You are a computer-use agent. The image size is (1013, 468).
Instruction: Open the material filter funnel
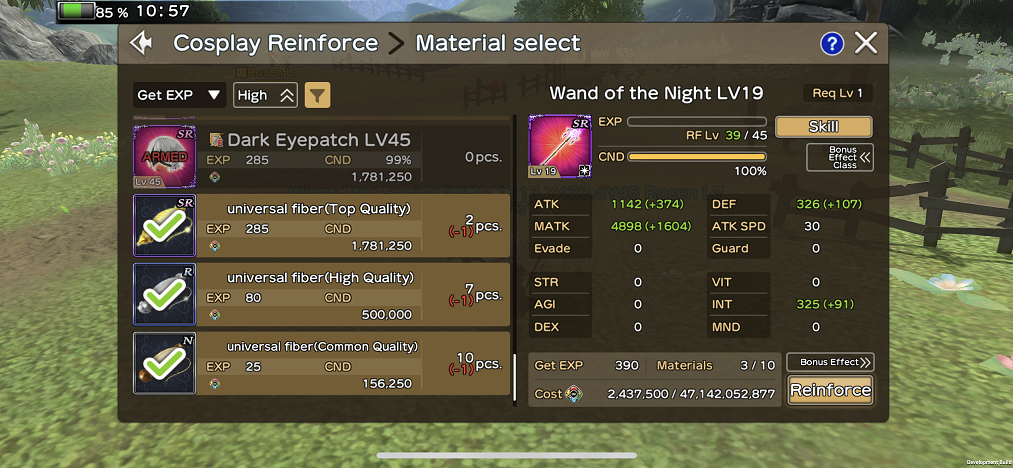point(317,95)
